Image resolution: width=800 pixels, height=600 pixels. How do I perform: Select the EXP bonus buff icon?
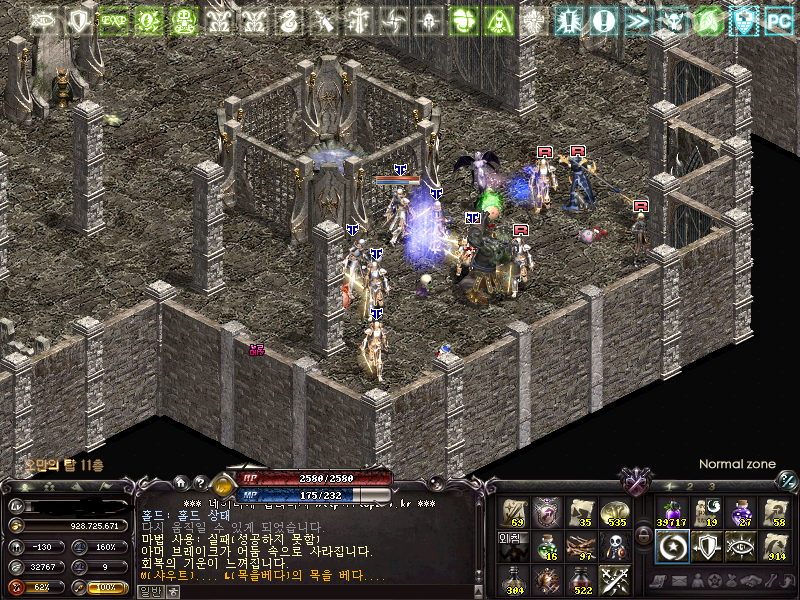click(x=113, y=19)
